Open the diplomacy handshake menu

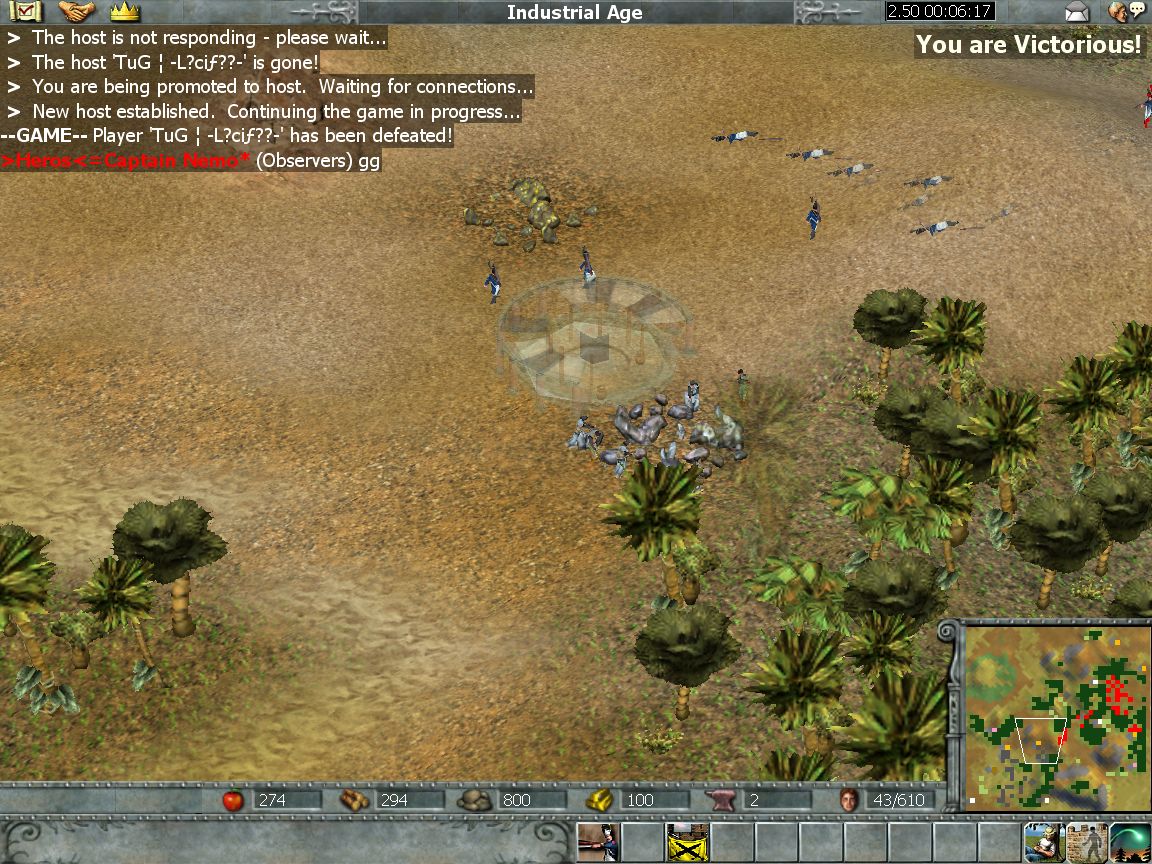pos(77,12)
